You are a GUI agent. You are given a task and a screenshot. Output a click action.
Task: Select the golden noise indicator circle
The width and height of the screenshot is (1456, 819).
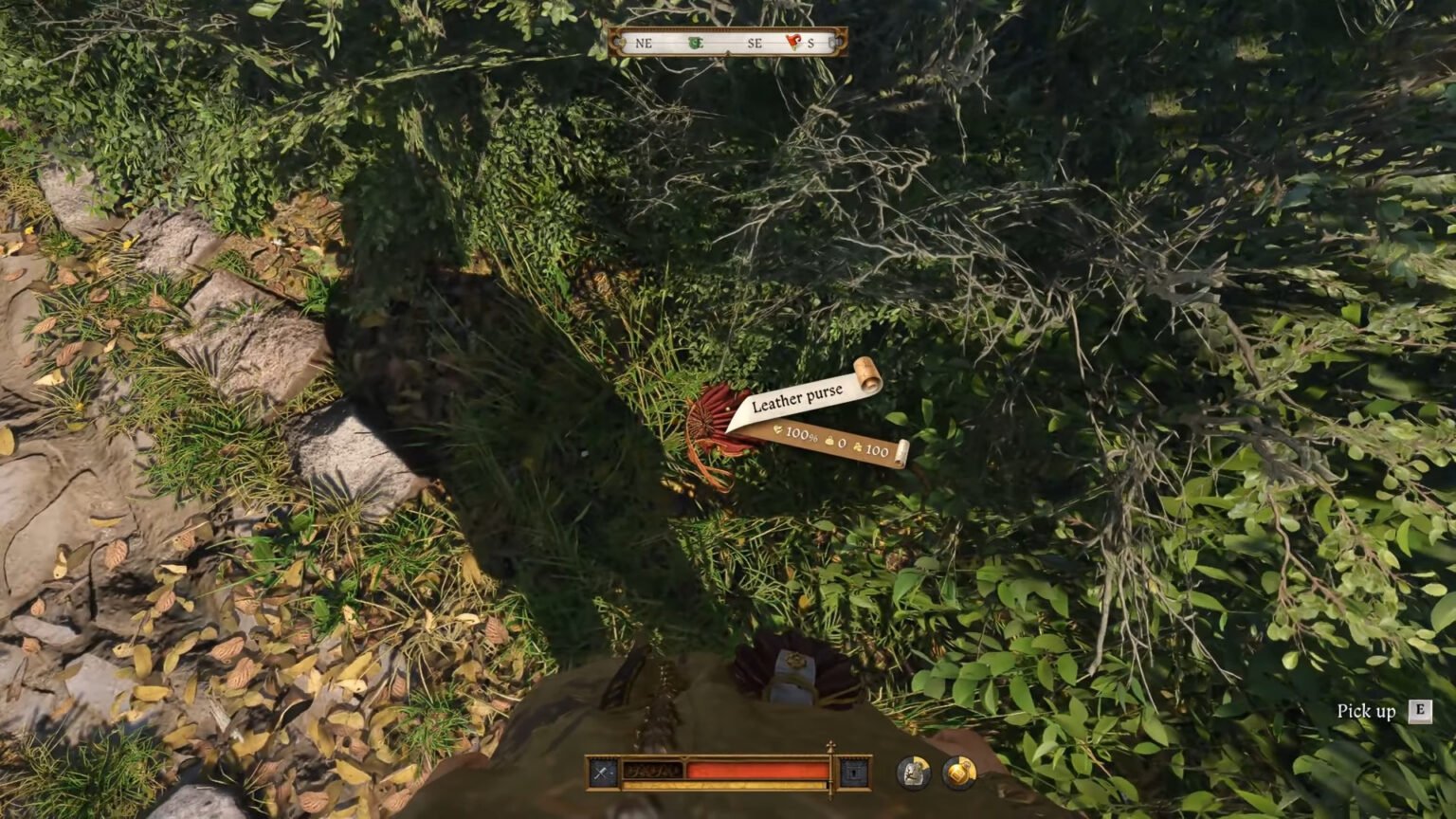(x=958, y=770)
